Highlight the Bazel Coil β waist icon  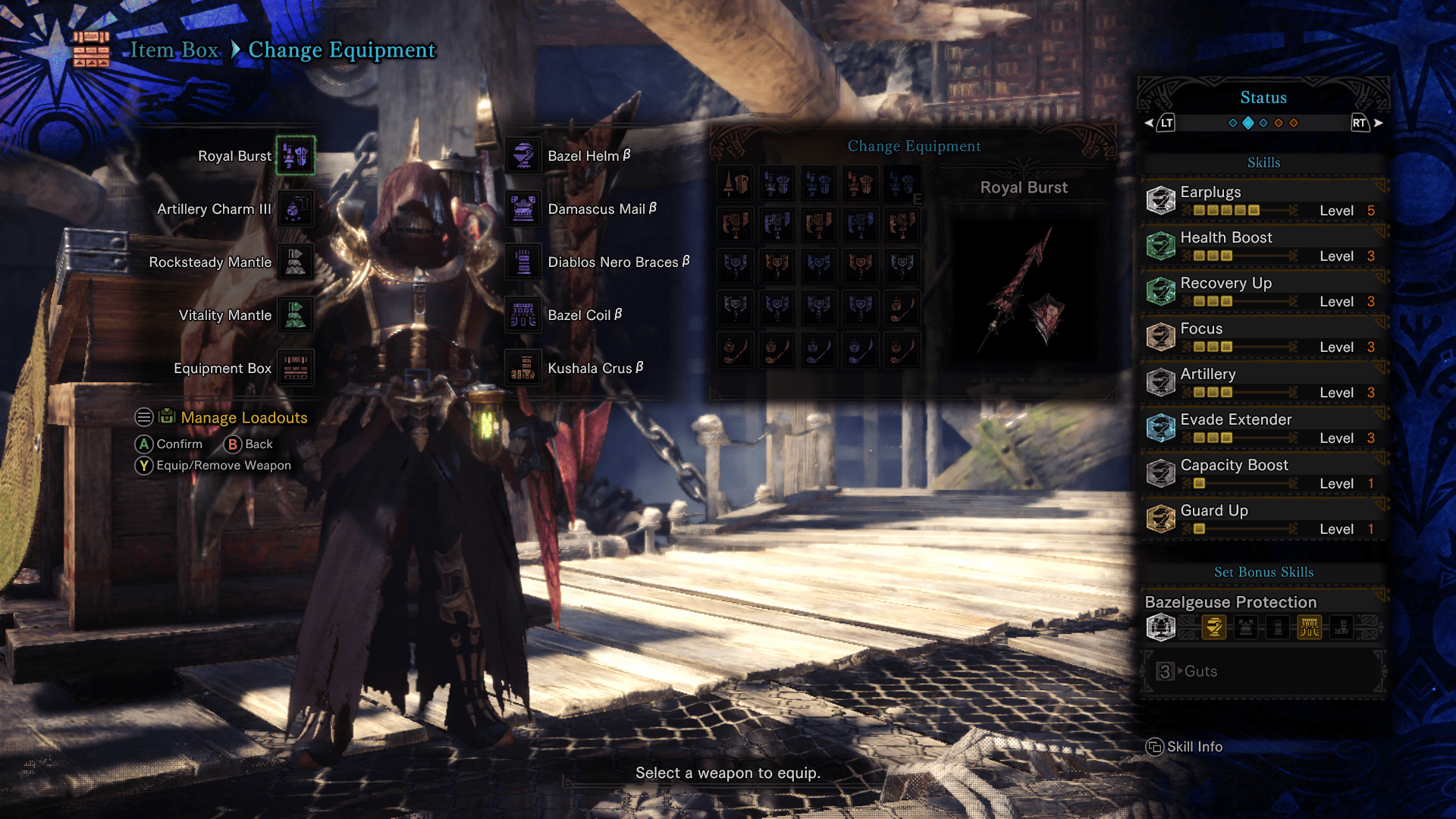[522, 315]
